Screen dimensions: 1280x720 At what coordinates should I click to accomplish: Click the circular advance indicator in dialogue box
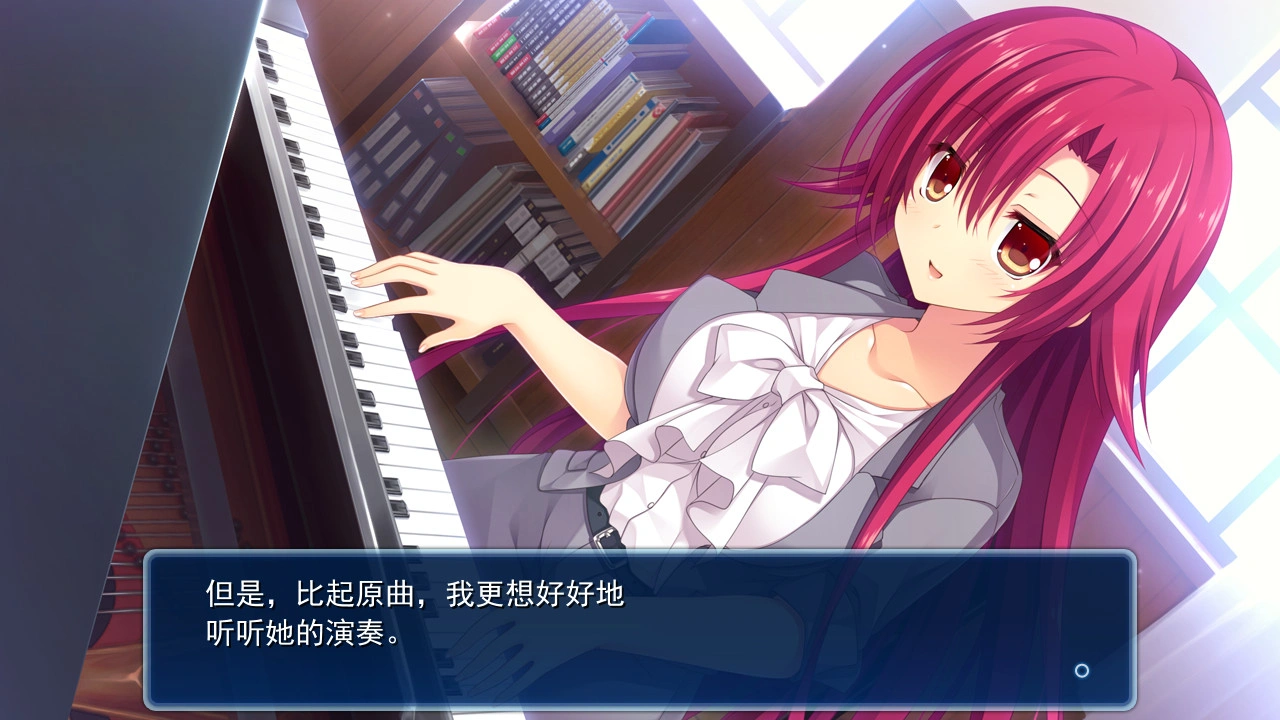coord(1081,670)
